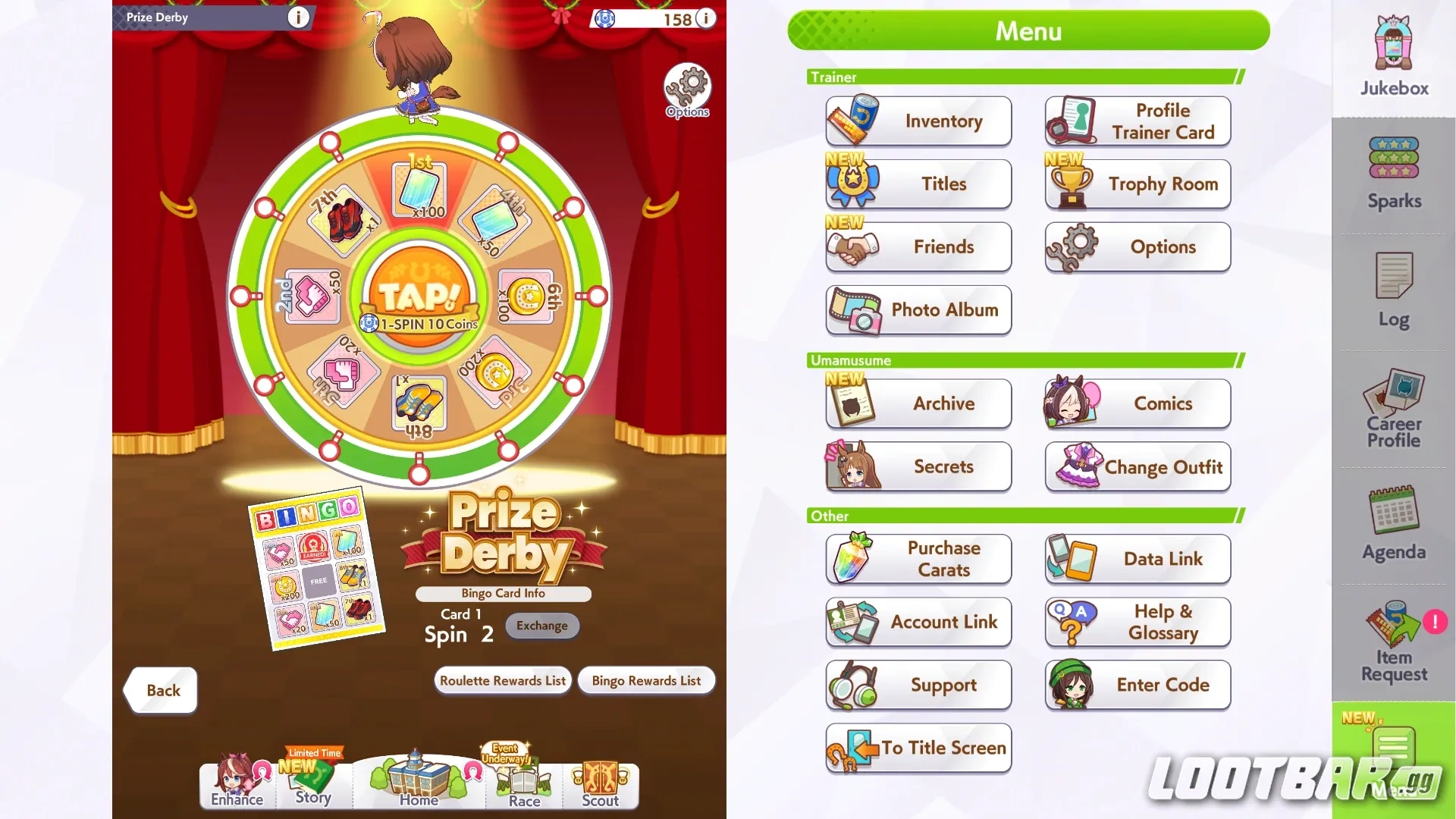Open the Change Outfit menu
The height and width of the screenshot is (819, 1456).
[x=1137, y=467]
